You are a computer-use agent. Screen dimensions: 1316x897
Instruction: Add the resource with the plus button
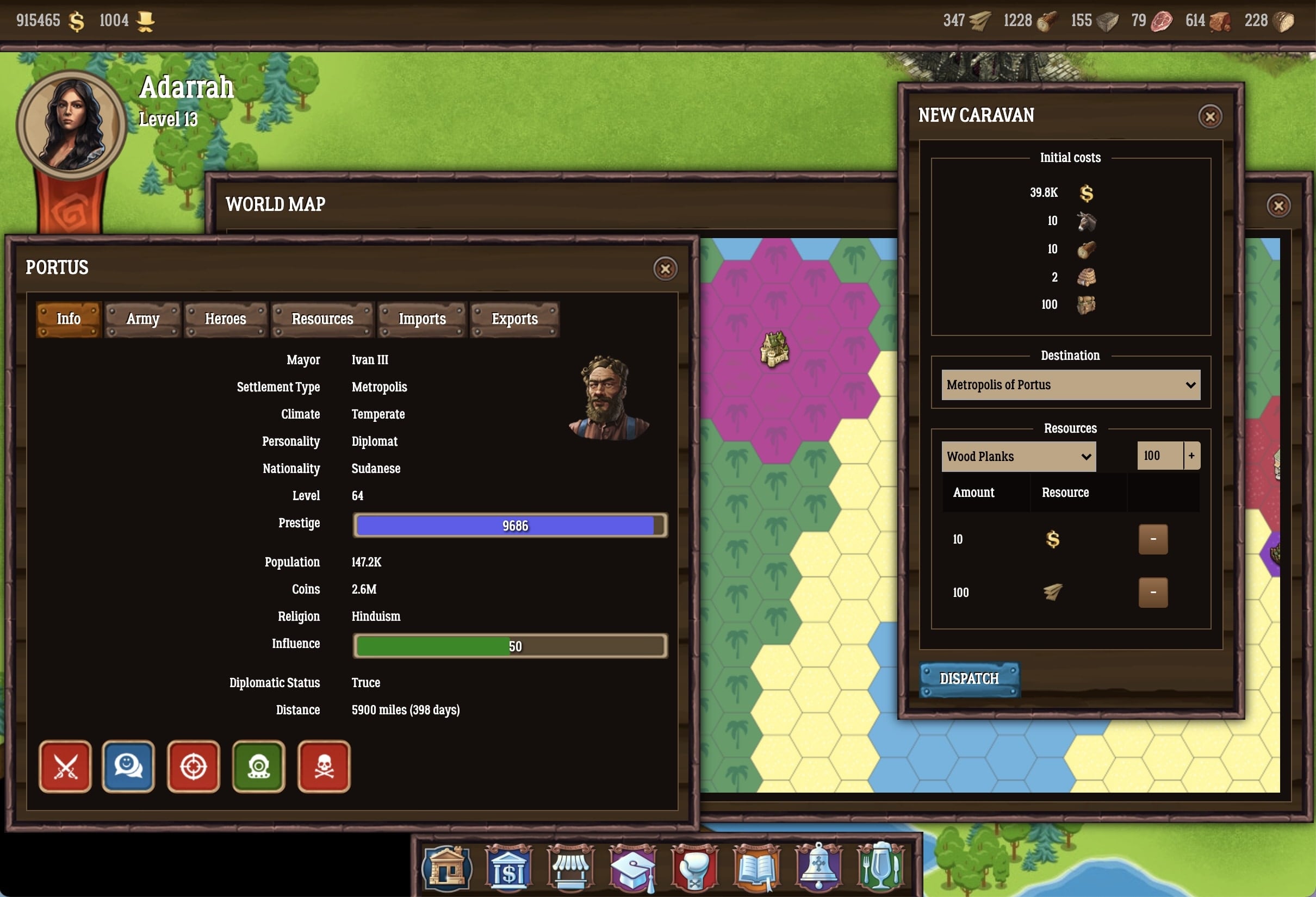pos(1191,456)
